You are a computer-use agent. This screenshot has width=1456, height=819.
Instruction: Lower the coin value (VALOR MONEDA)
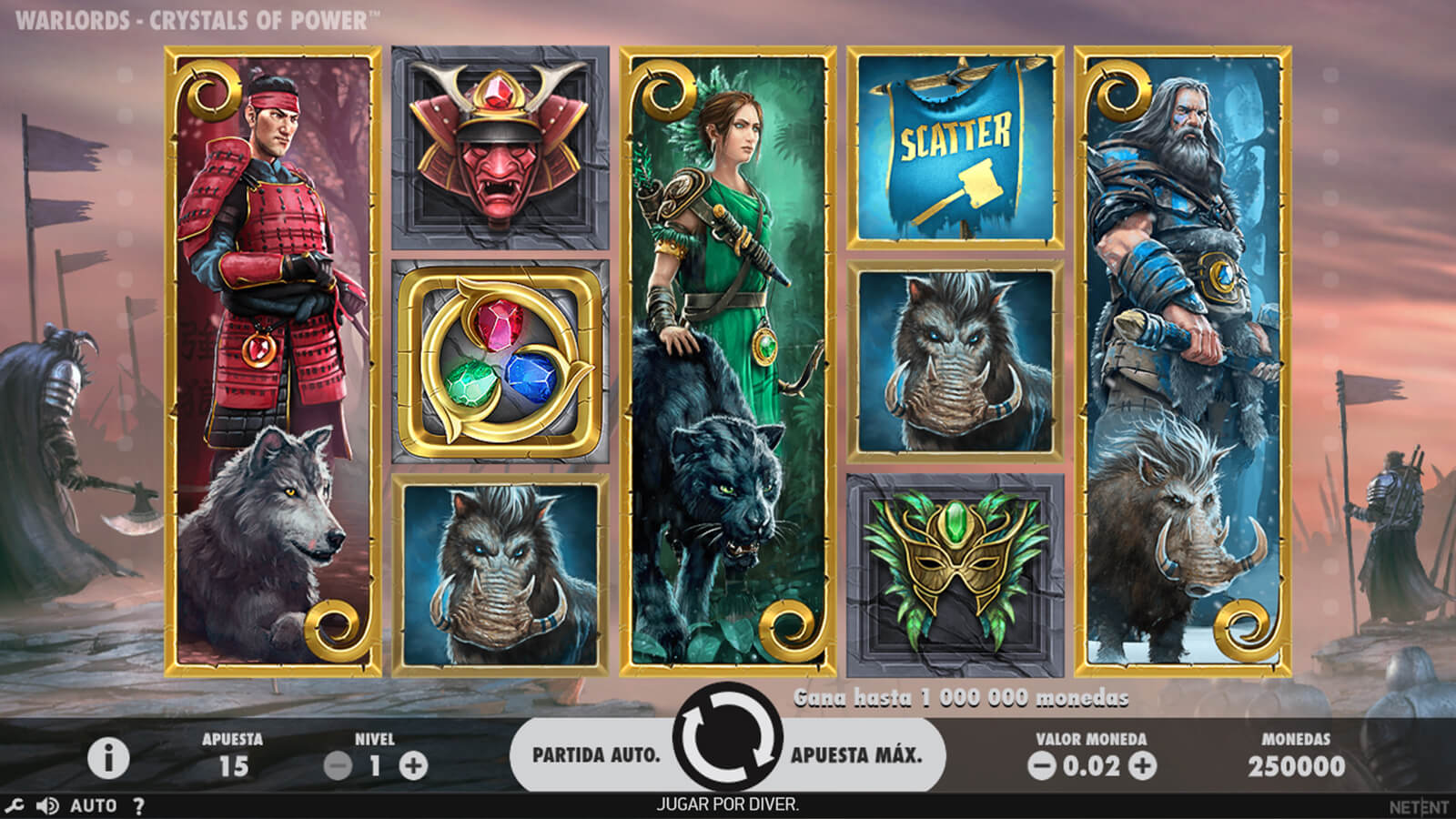pos(1041,766)
